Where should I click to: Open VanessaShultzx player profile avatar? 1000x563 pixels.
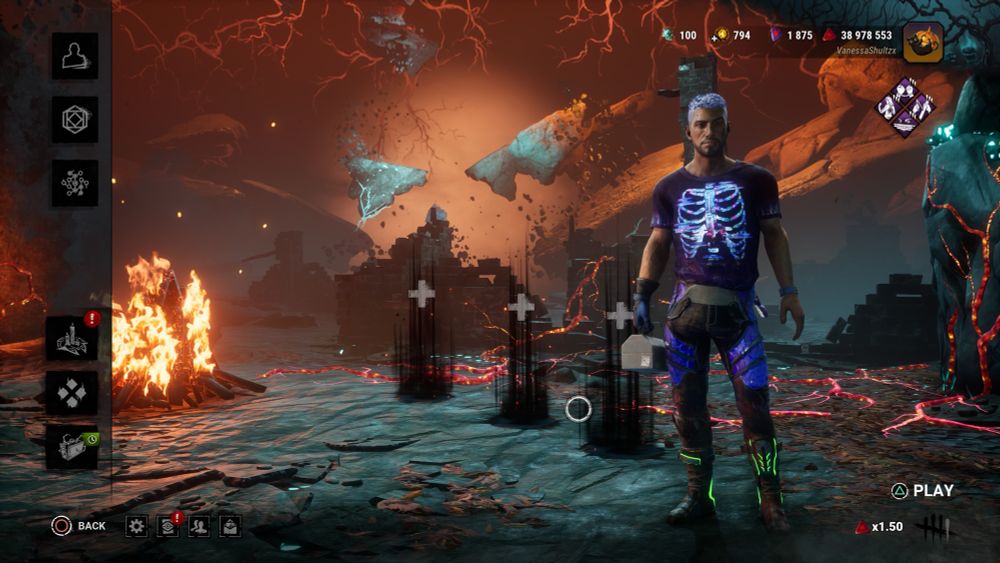tap(922, 42)
